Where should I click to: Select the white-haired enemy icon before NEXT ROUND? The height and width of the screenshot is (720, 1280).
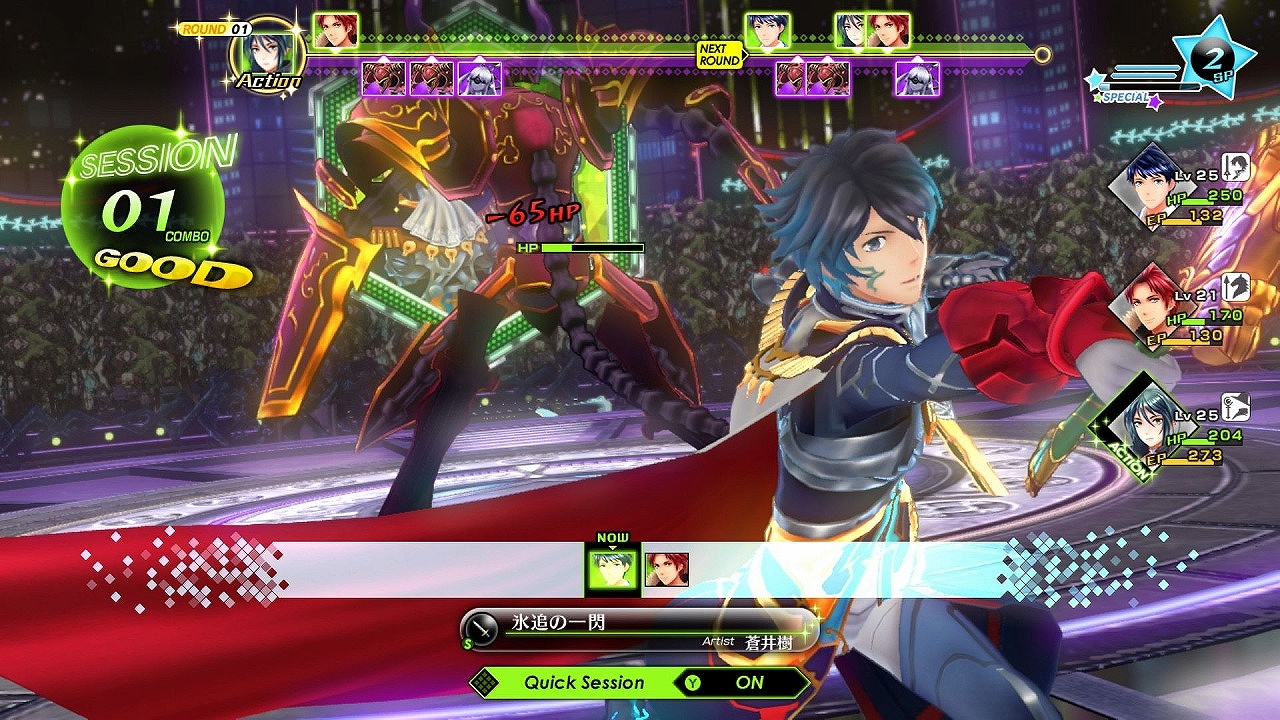[x=479, y=78]
